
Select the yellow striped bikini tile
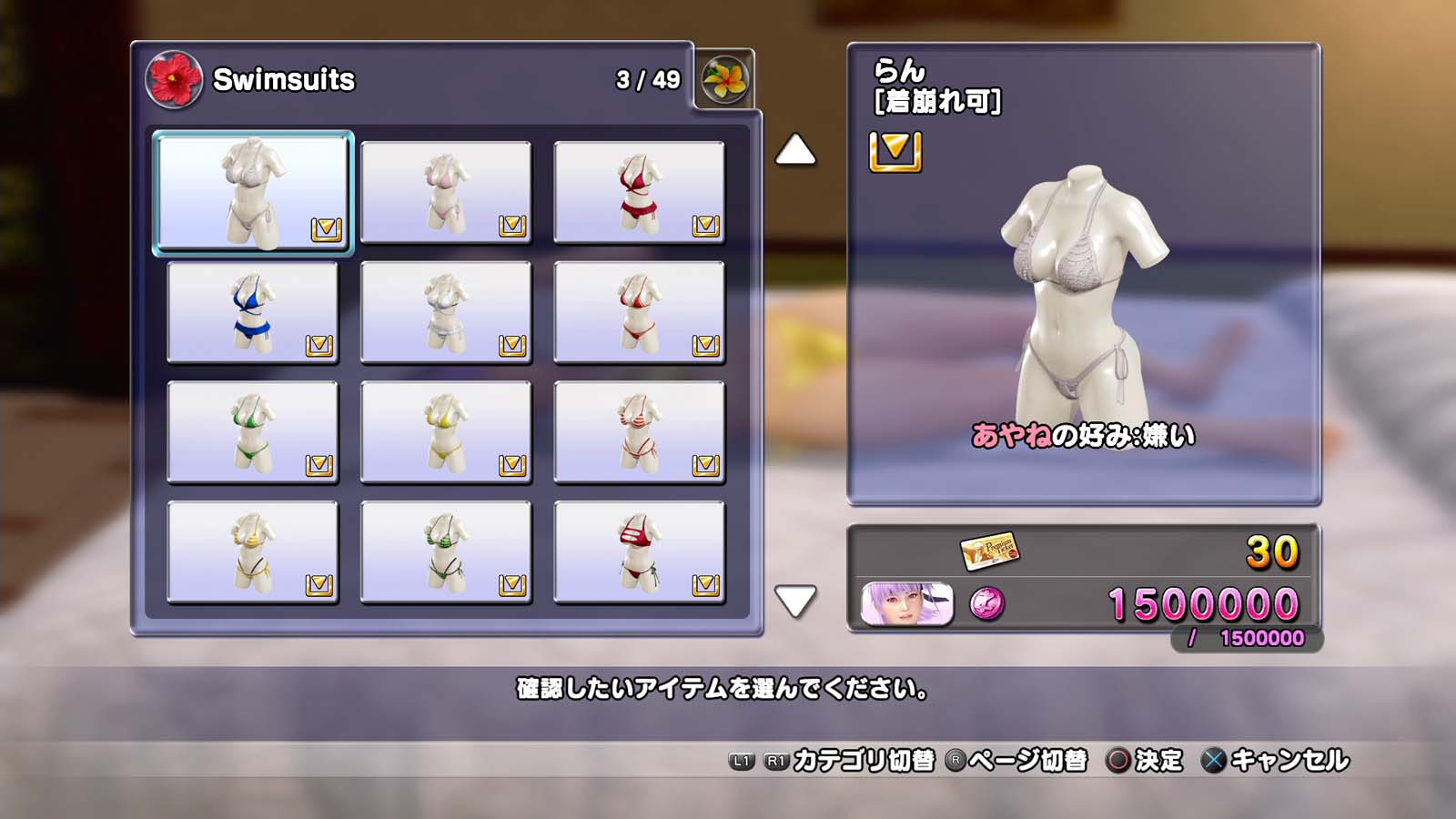[253, 552]
